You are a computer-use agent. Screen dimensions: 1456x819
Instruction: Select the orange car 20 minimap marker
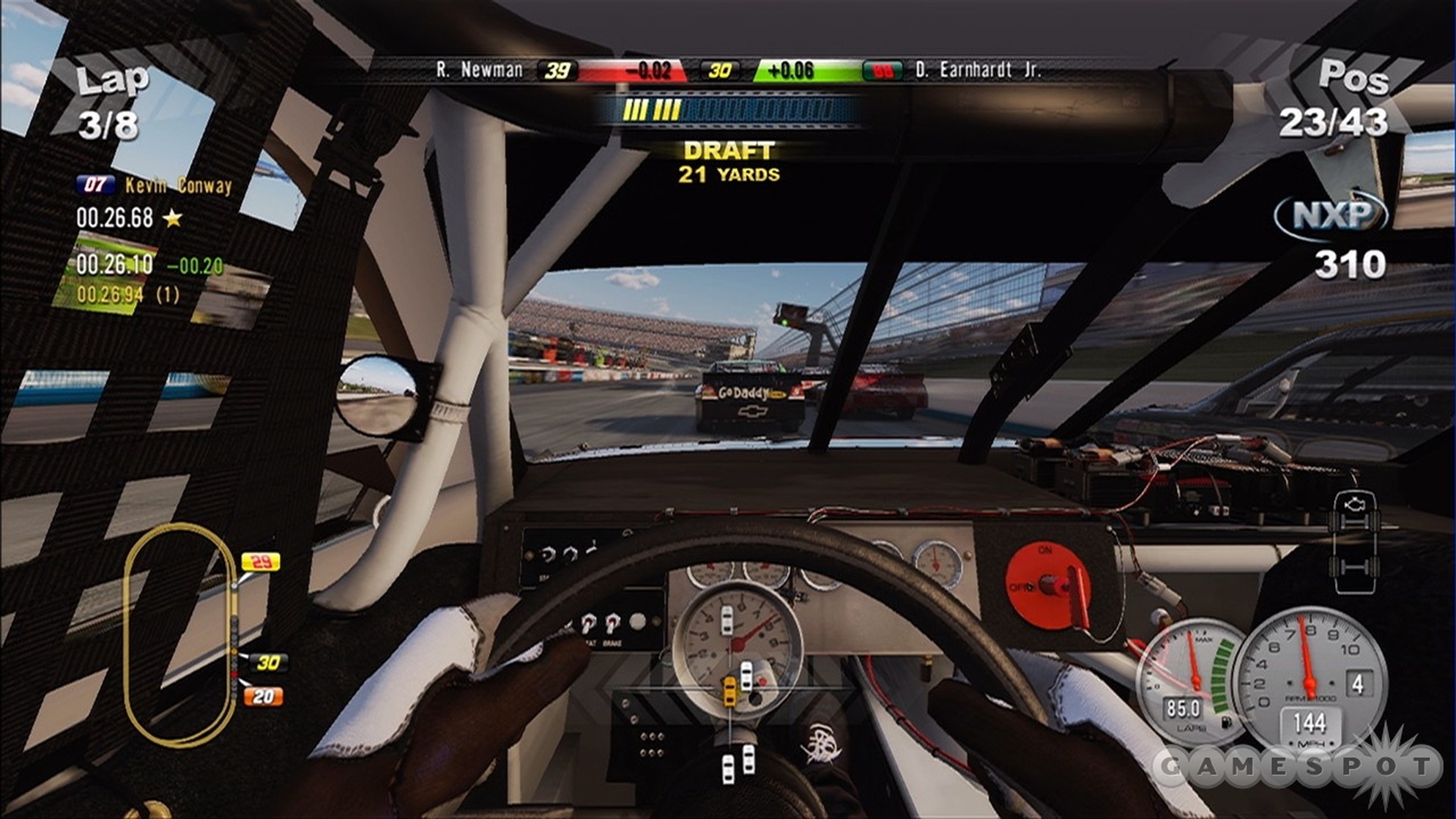[263, 696]
